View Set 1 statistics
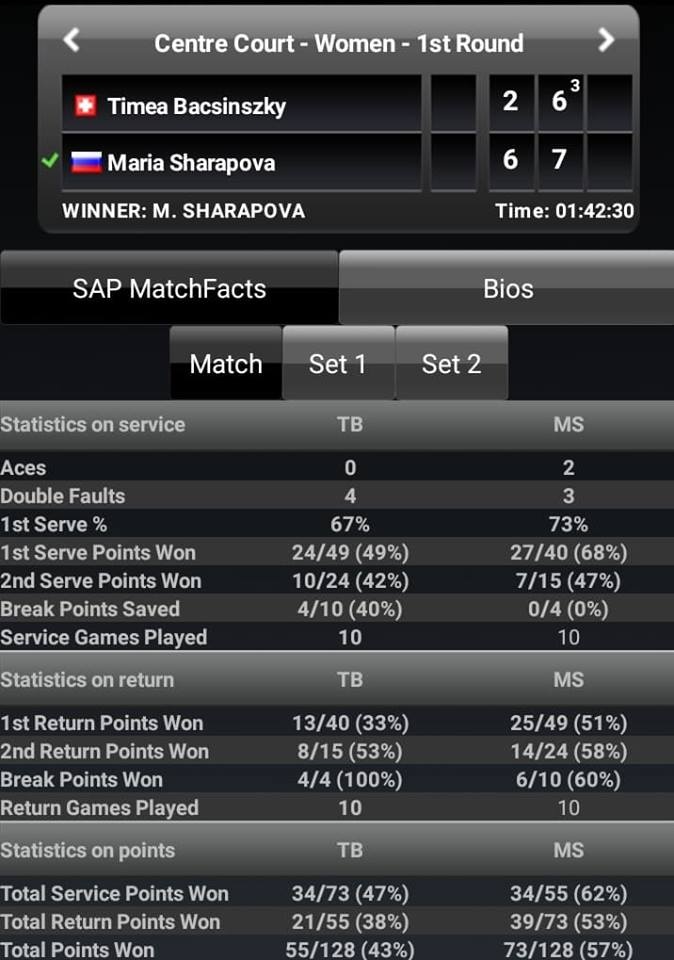674x960 pixels. click(x=338, y=364)
